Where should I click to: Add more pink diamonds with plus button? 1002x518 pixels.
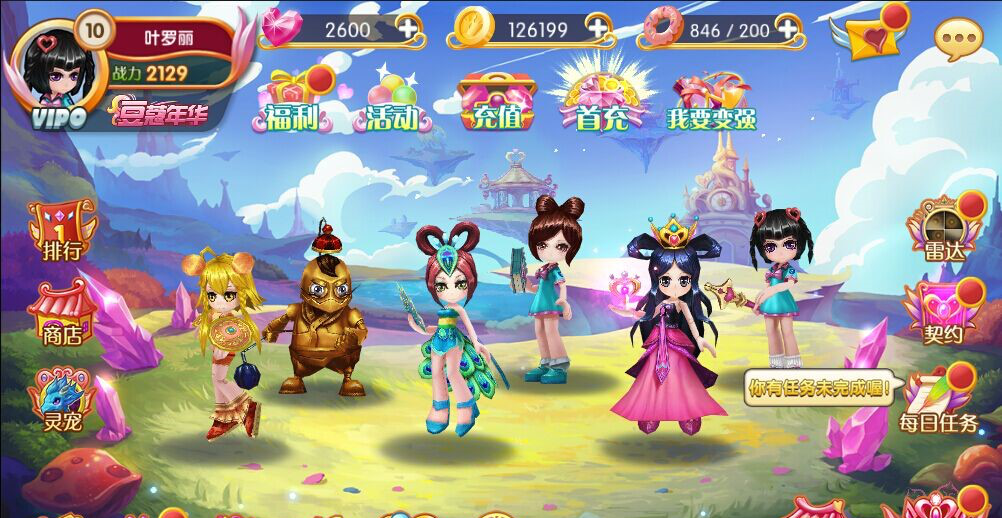click(x=408, y=29)
